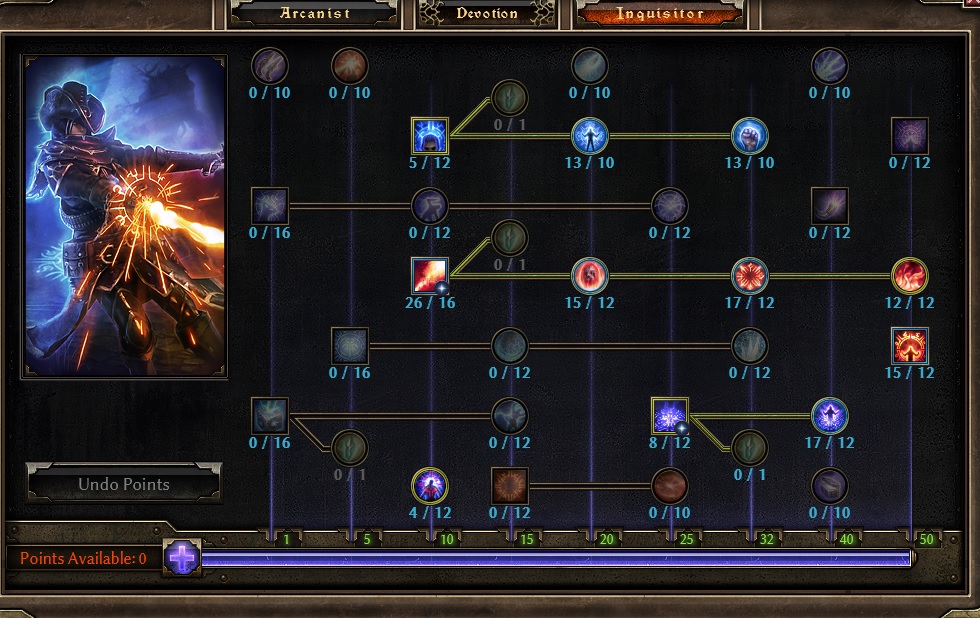
Task: Choose the purple star skill at 17 / 12
Action: tap(830, 415)
